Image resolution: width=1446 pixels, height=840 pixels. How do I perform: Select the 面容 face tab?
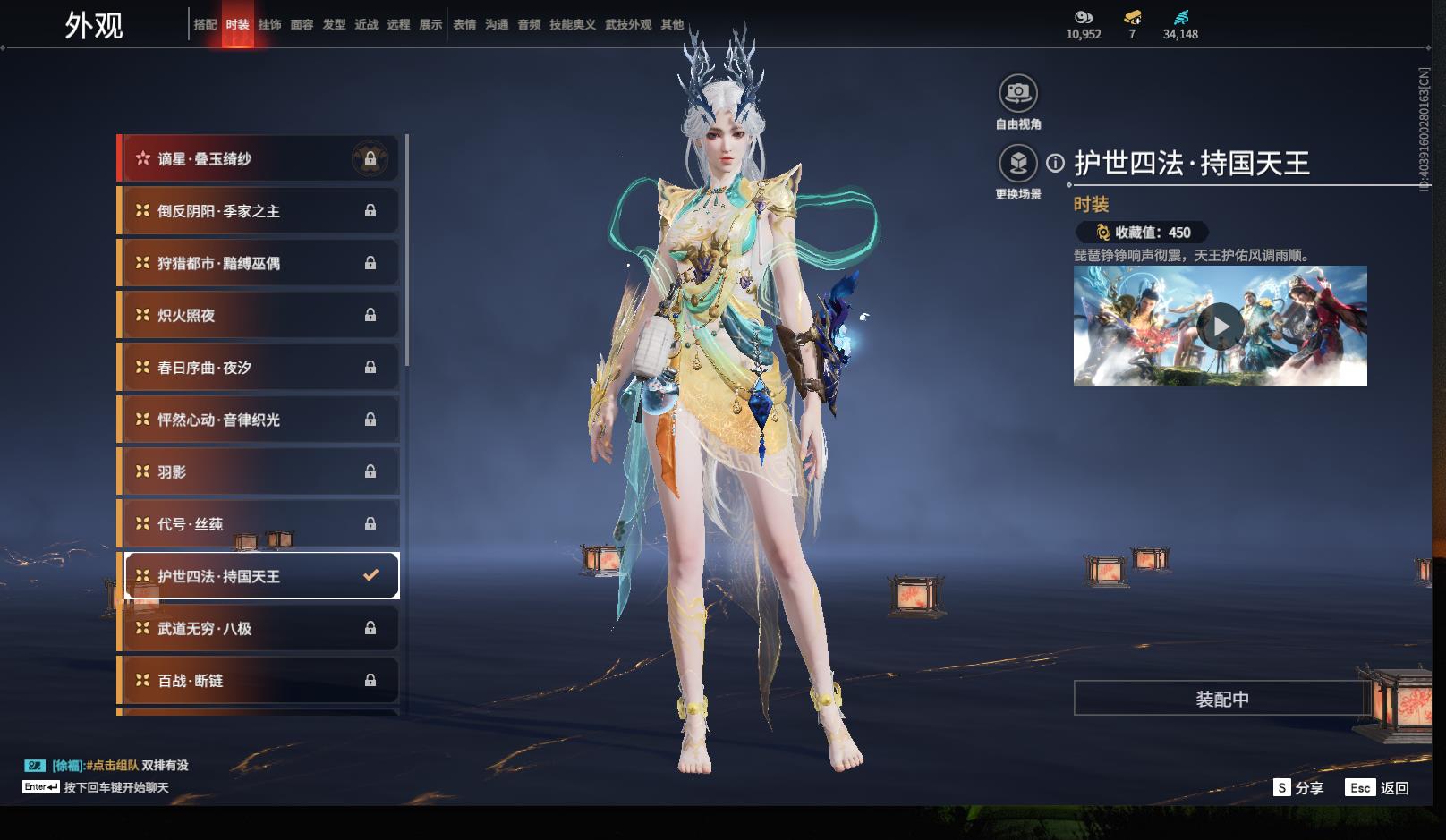[x=302, y=25]
